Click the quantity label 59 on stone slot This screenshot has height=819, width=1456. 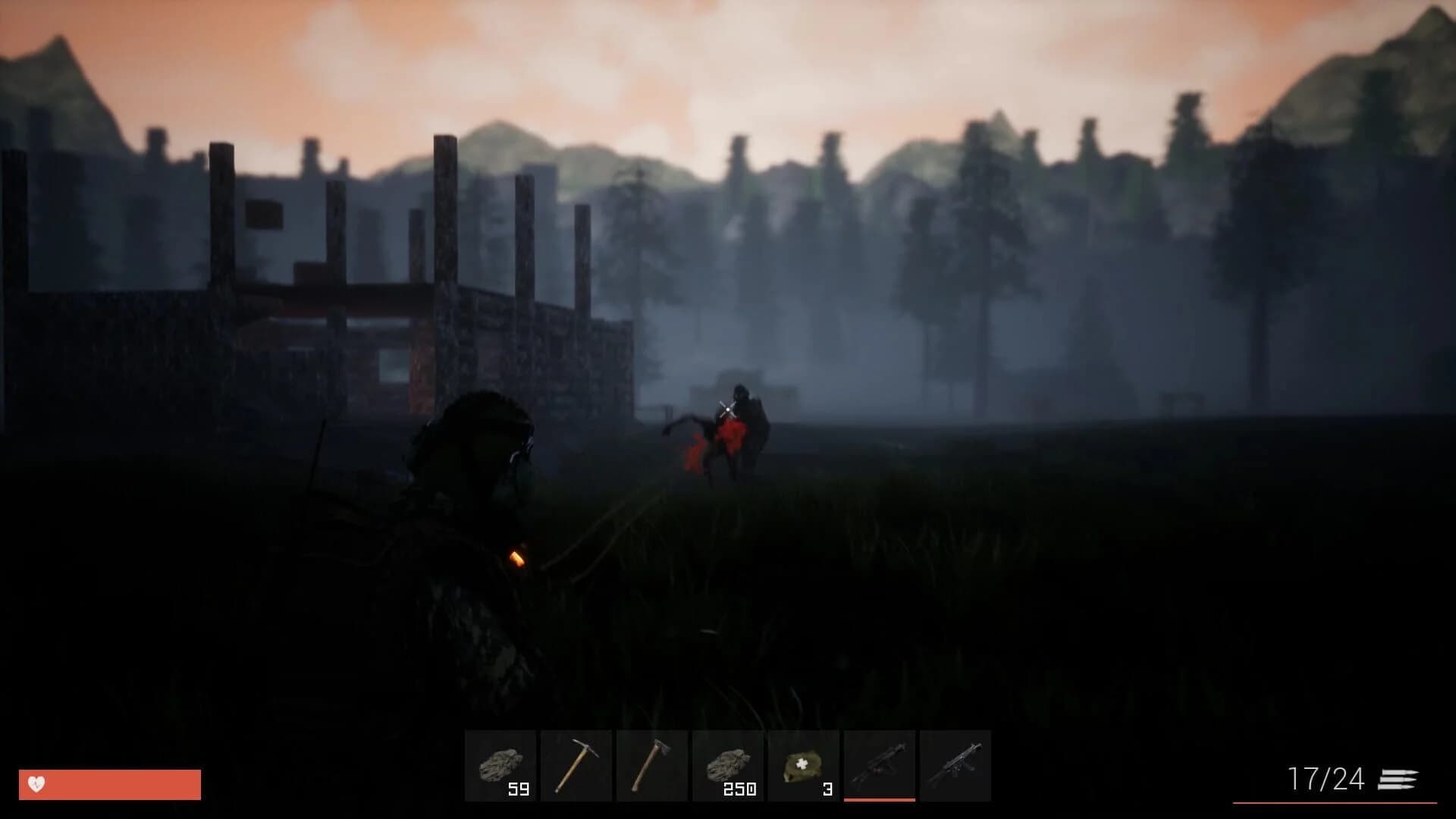[517, 790]
